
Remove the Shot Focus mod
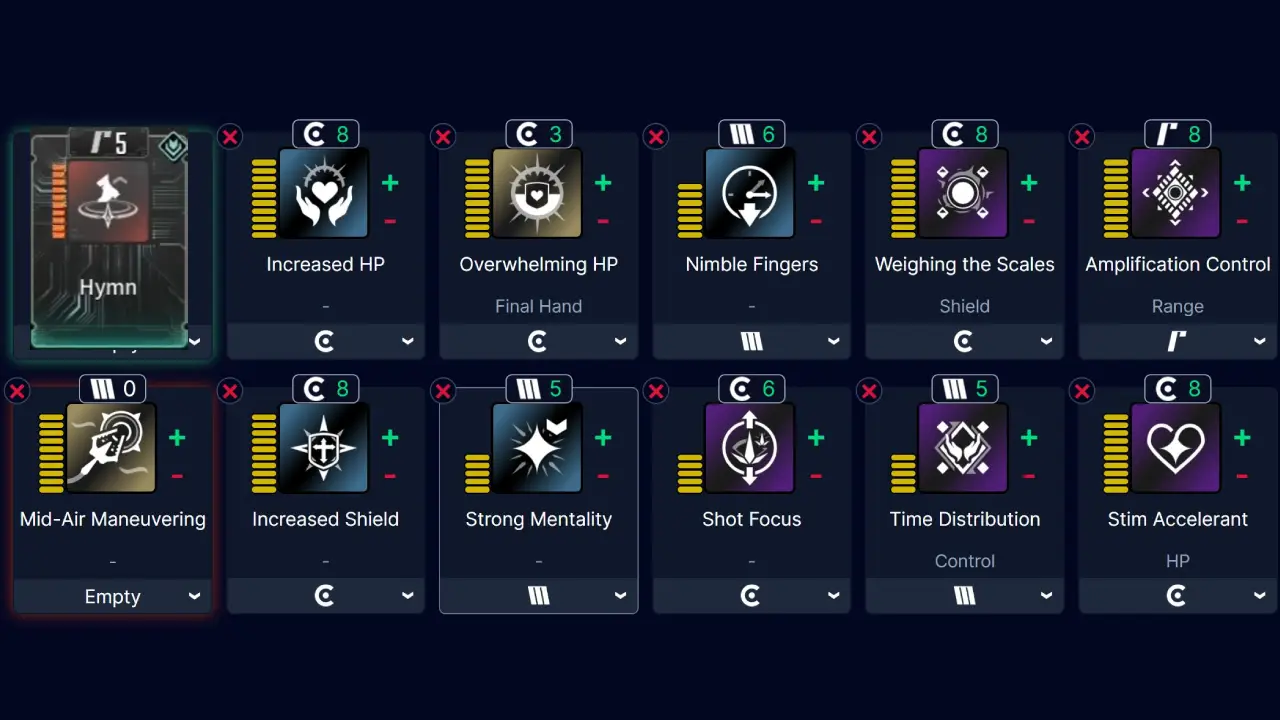(656, 391)
